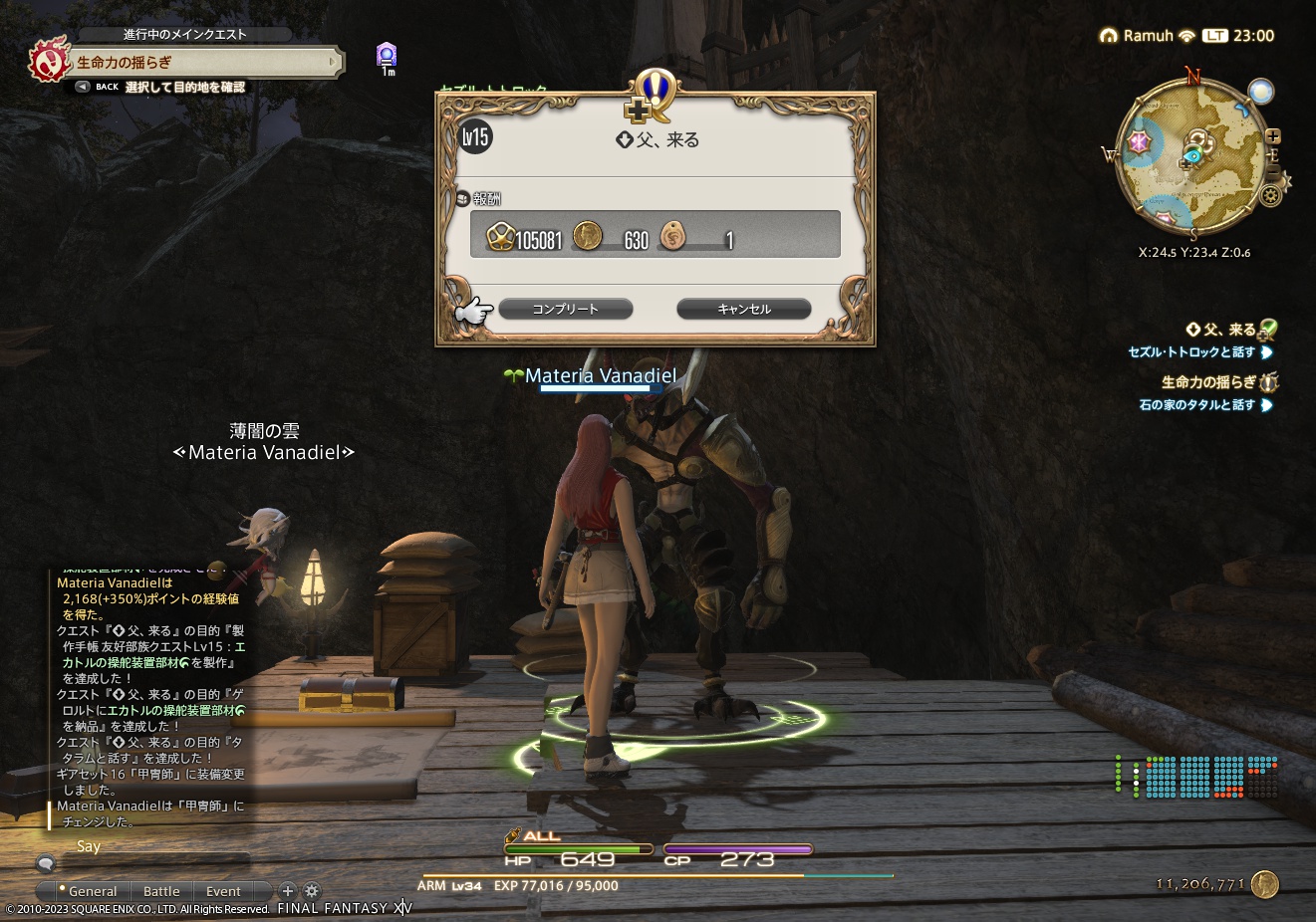Click the weather icon above the minimap

click(x=1261, y=90)
